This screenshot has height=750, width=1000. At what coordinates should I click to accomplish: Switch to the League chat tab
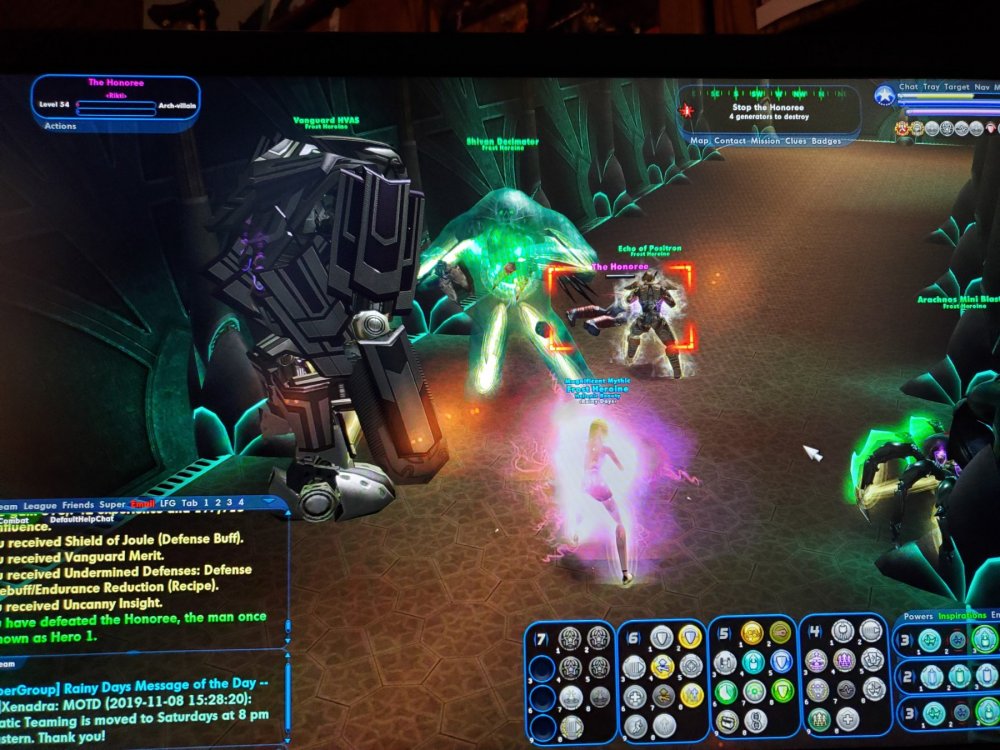(41, 504)
